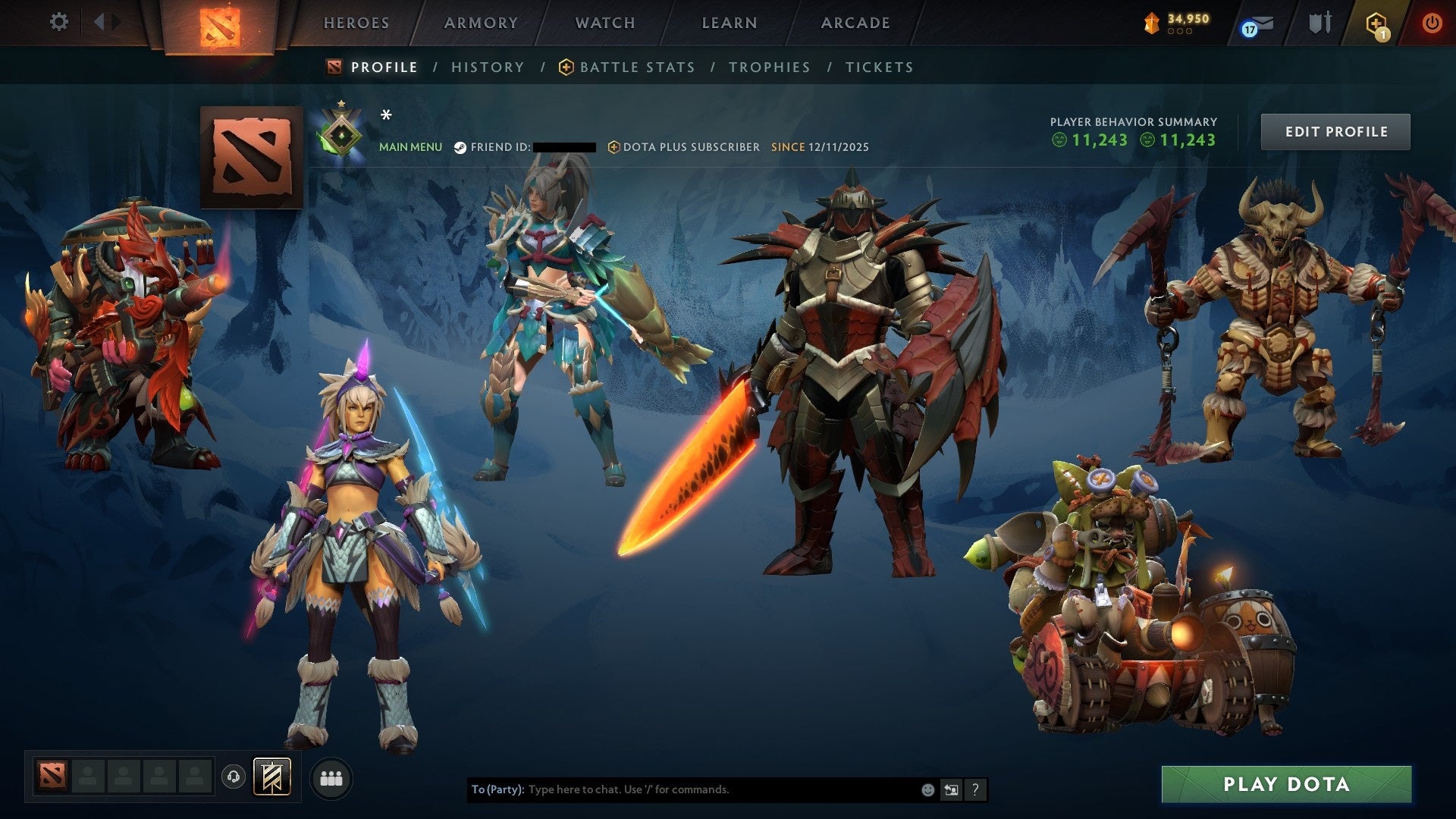Open the BATTLE STATS tab
The width and height of the screenshot is (1456, 819).
(635, 67)
